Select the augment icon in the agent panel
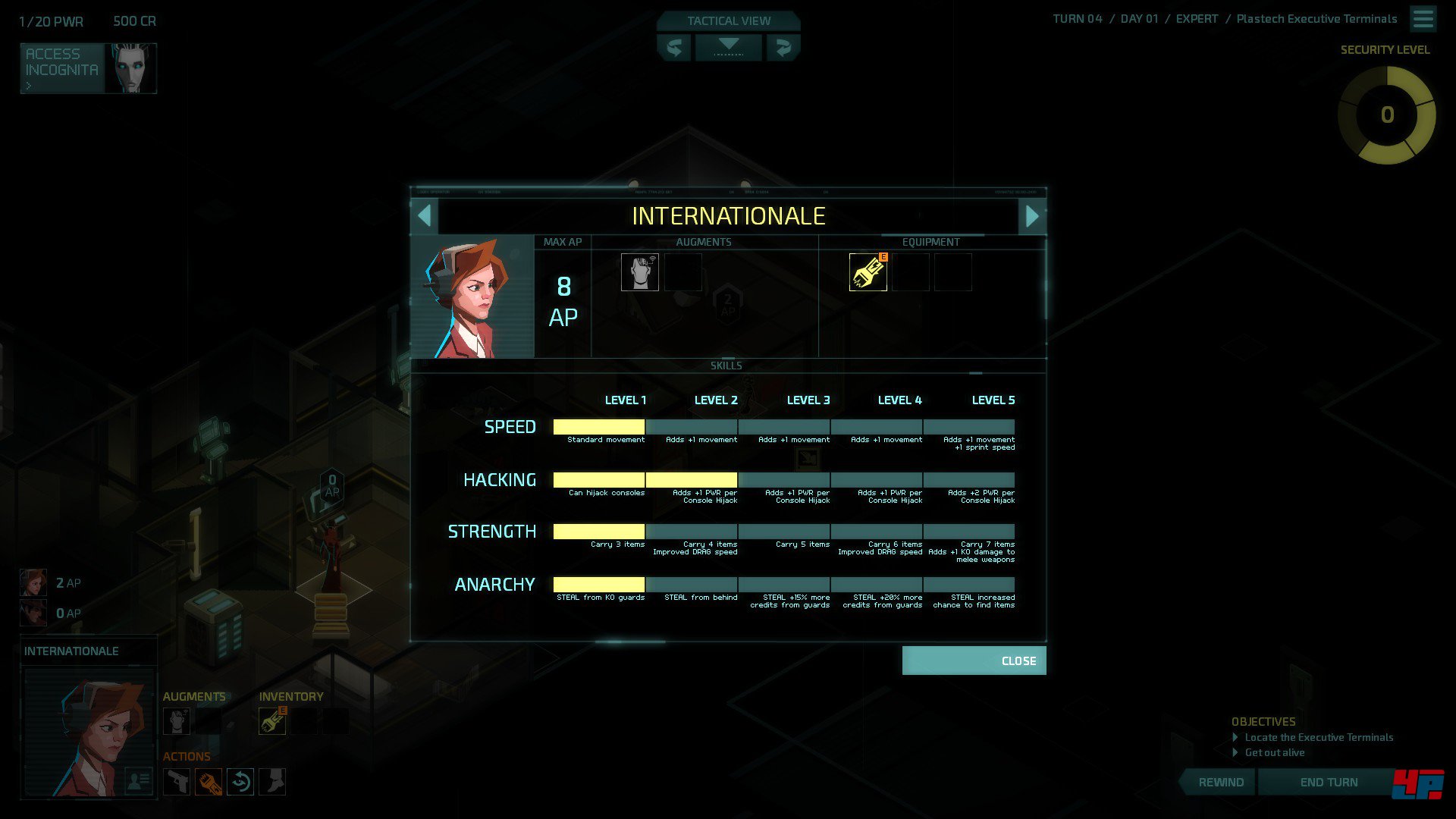This screenshot has width=1456, height=819. (639, 272)
